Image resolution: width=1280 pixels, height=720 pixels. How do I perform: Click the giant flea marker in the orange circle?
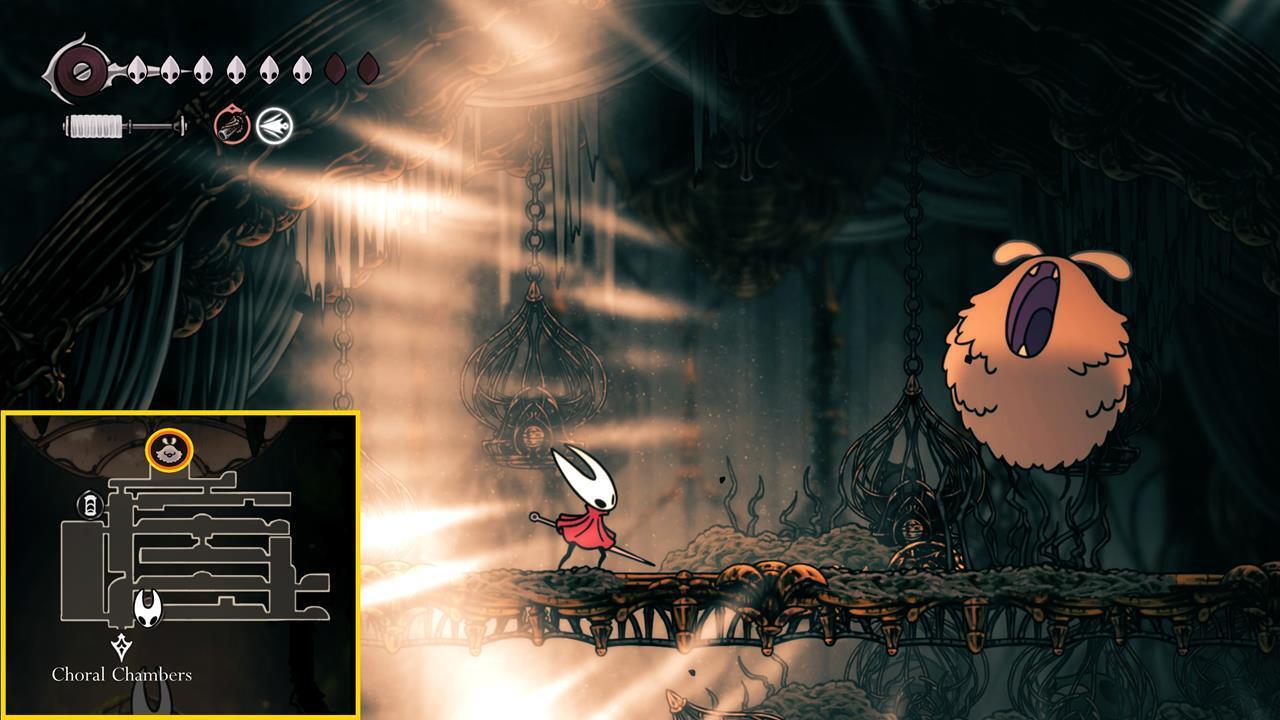pos(170,452)
